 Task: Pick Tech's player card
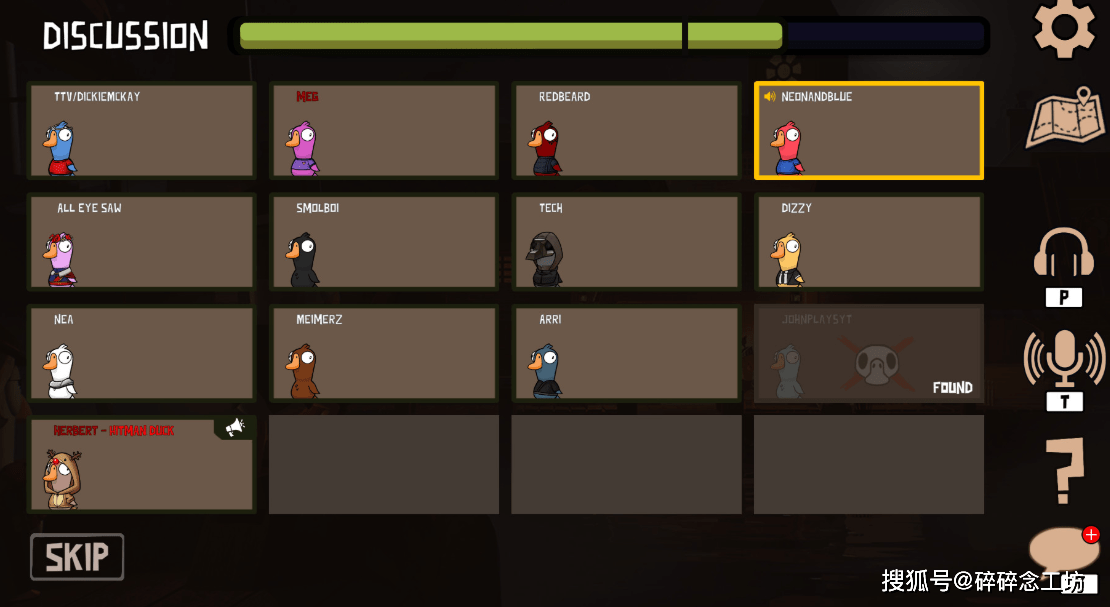[627, 242]
